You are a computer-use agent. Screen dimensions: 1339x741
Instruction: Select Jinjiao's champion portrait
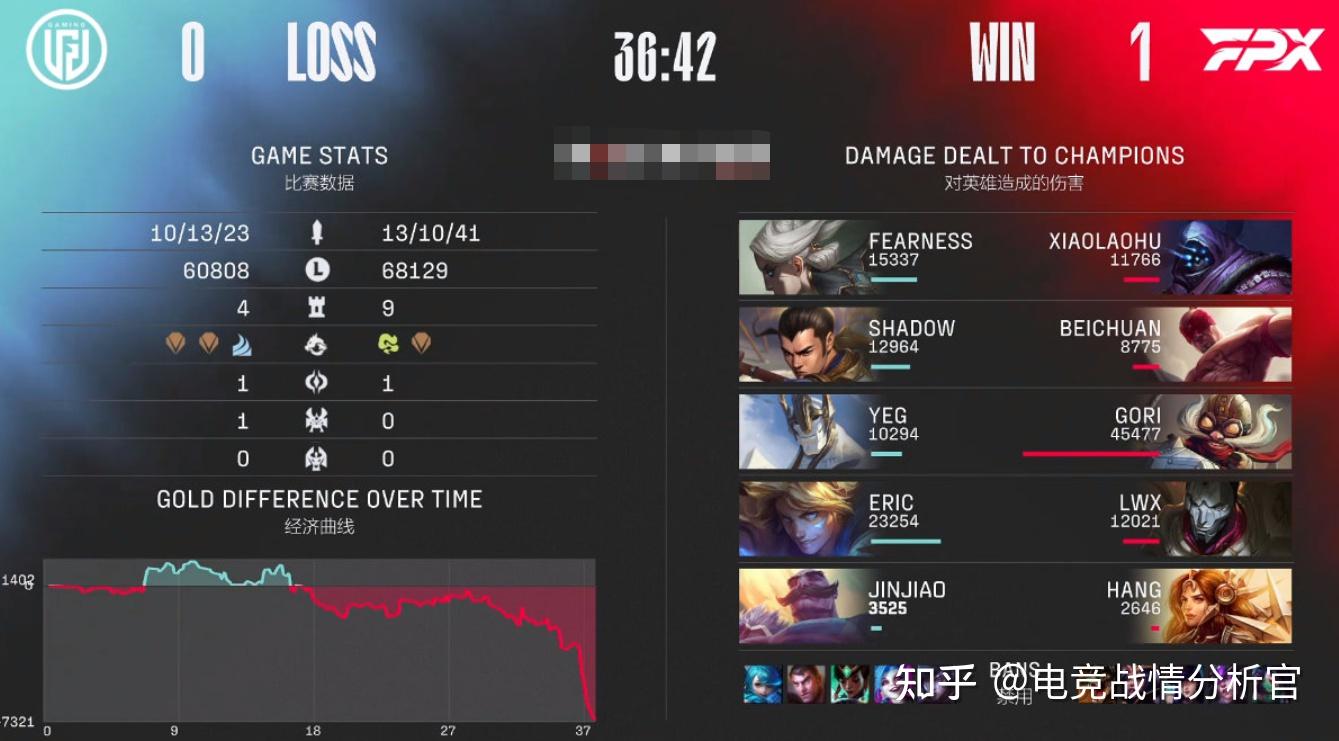[x=800, y=606]
